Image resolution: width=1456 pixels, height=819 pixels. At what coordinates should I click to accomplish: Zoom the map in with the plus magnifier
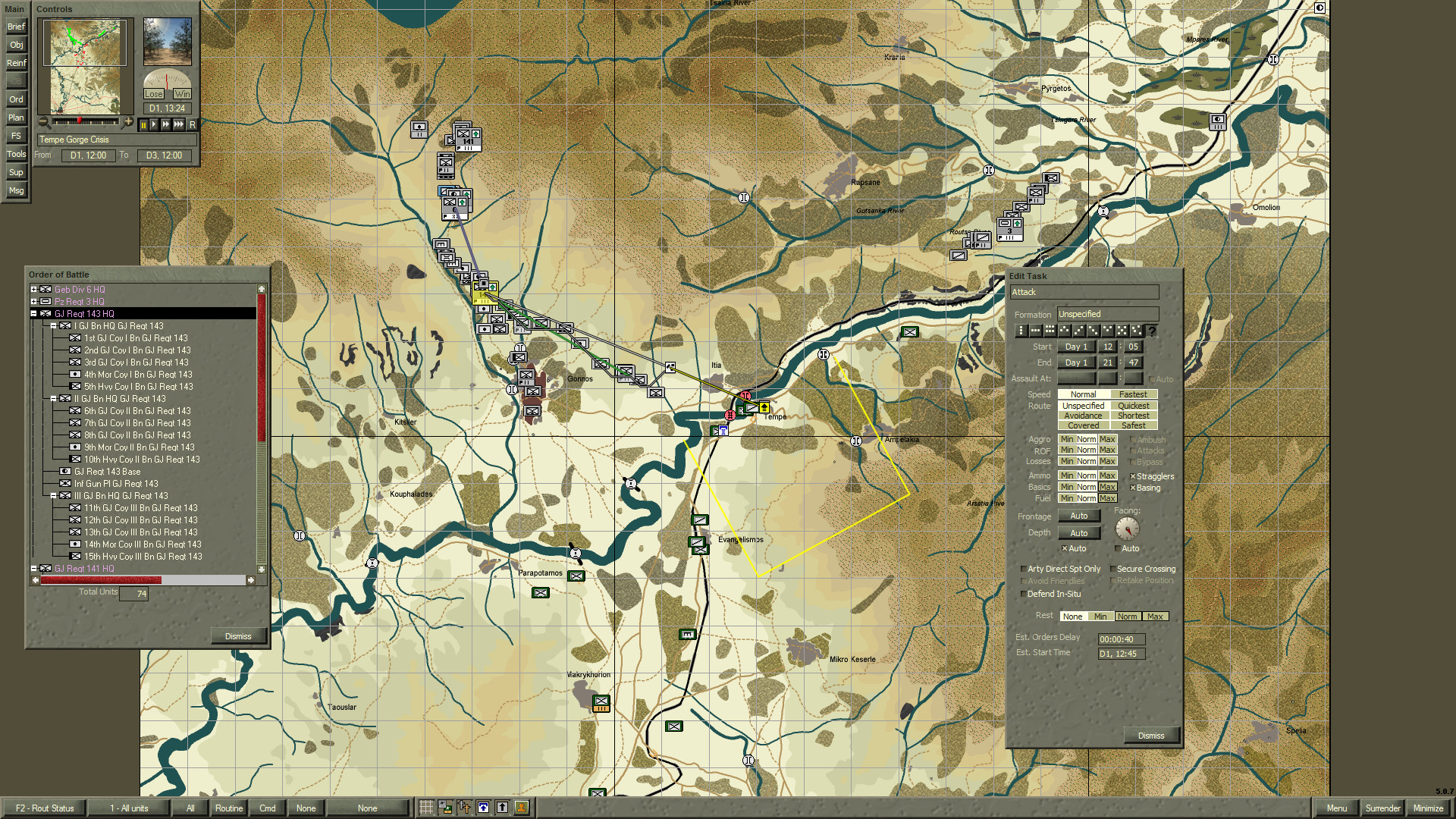pyautogui.click(x=128, y=121)
